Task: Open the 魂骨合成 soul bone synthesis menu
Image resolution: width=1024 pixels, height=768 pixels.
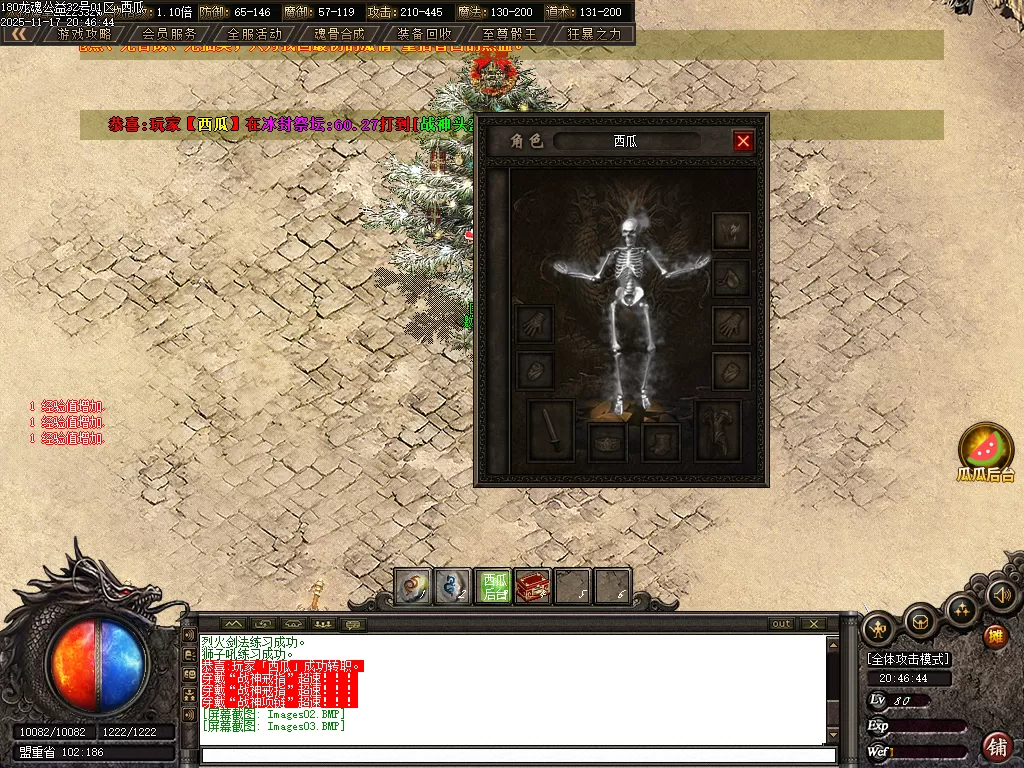Action: click(340, 33)
